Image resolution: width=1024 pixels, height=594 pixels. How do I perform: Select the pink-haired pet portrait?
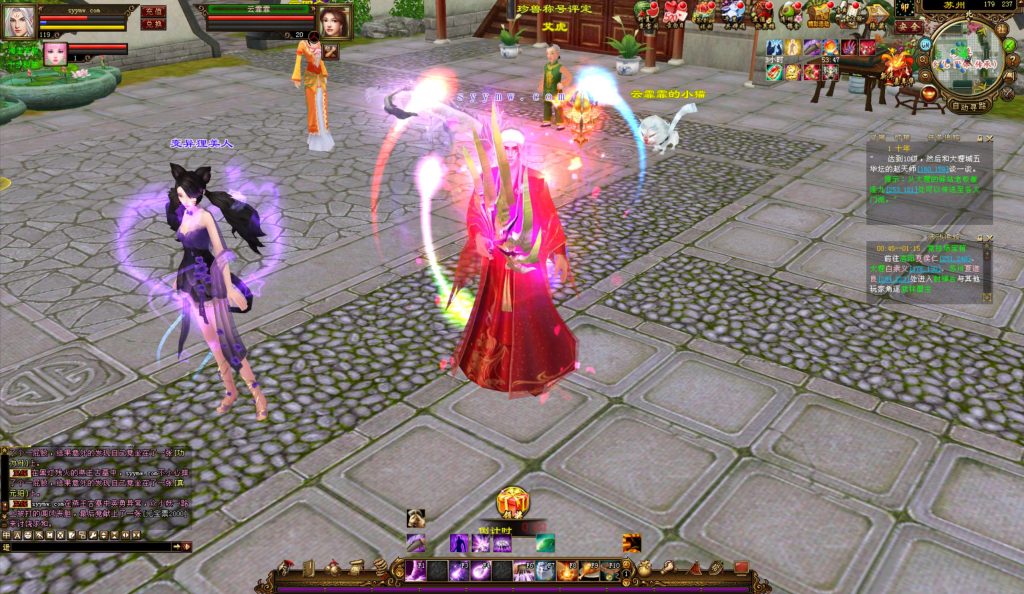[53, 52]
